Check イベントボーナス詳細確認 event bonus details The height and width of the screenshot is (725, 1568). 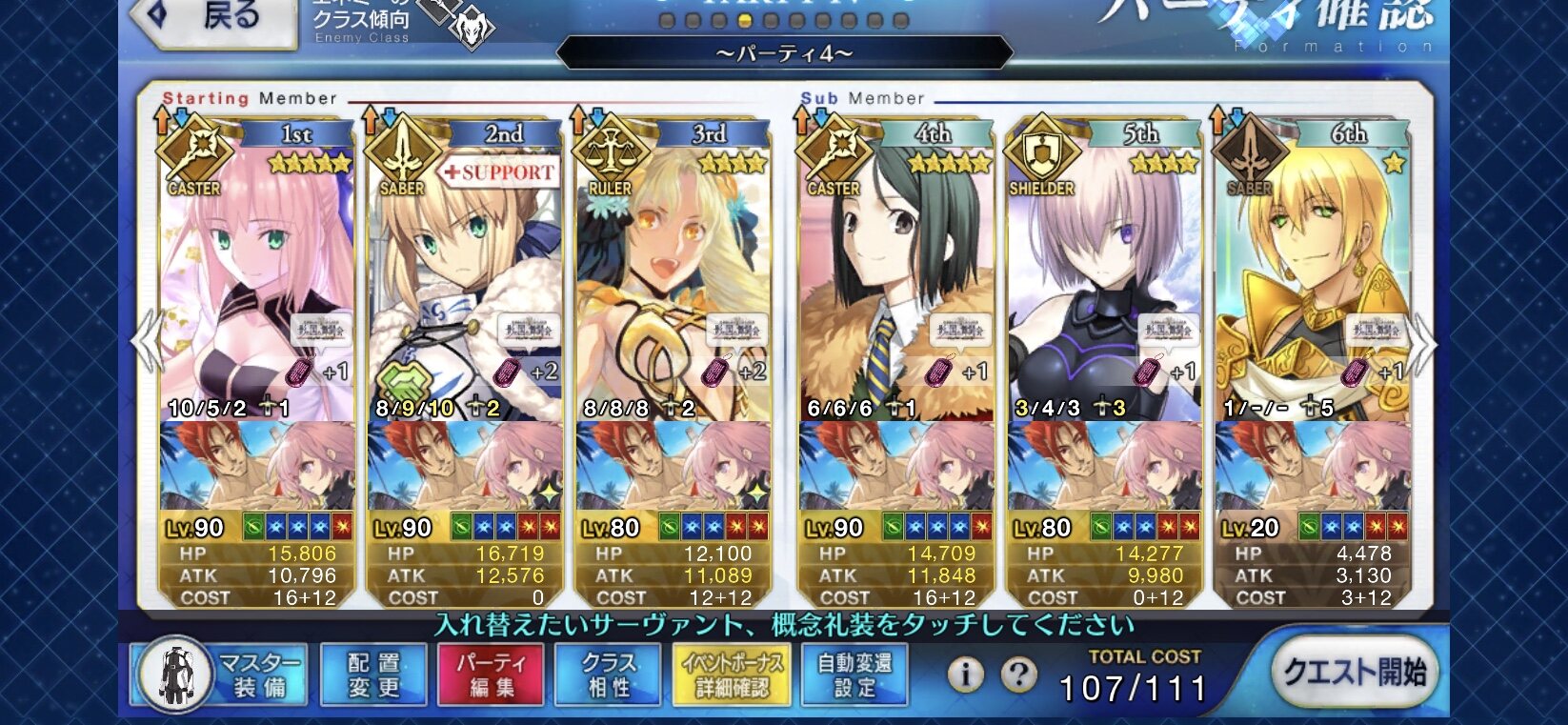pyautogui.click(x=732, y=675)
